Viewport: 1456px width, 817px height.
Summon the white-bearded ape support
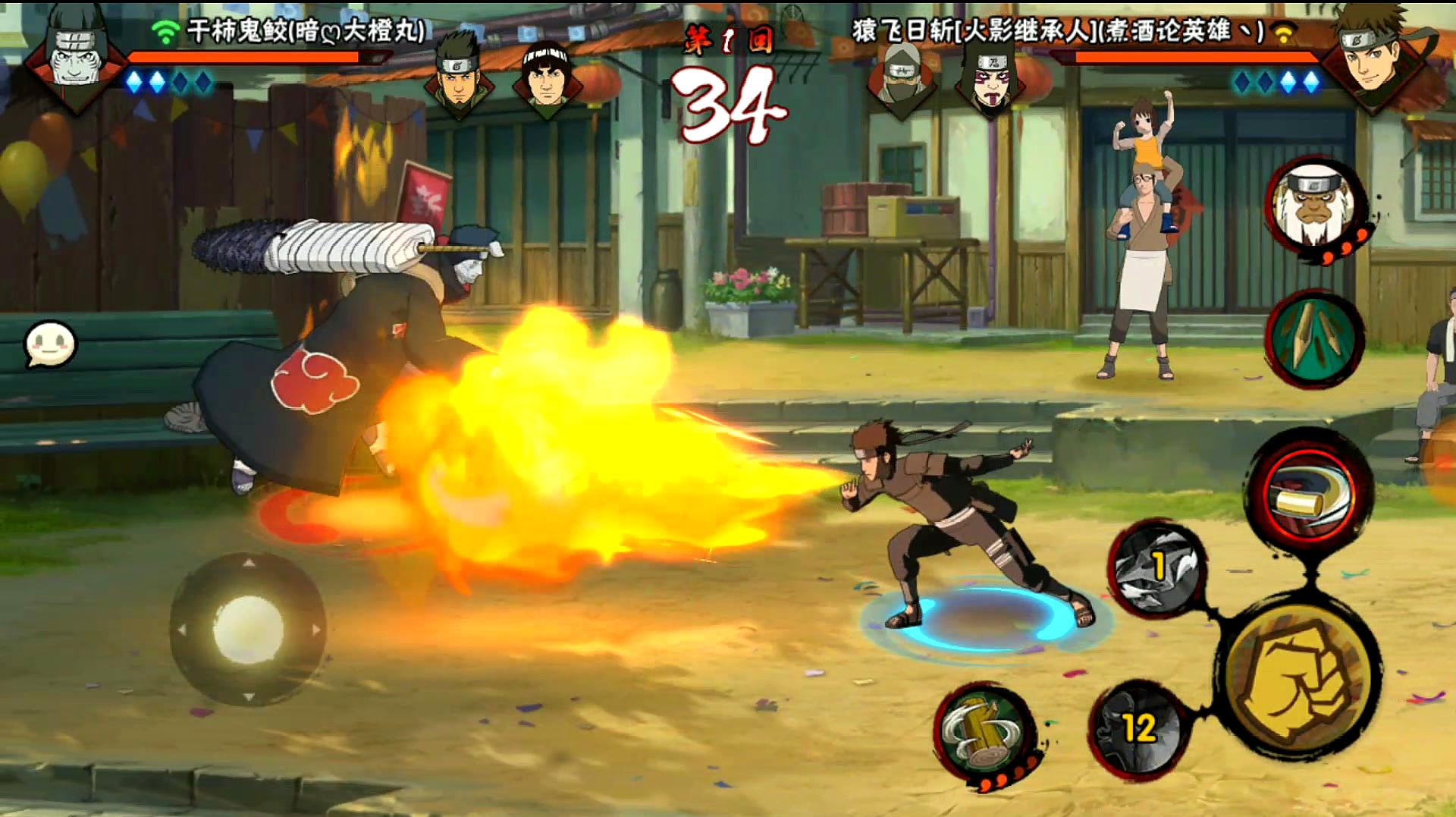(x=1314, y=205)
